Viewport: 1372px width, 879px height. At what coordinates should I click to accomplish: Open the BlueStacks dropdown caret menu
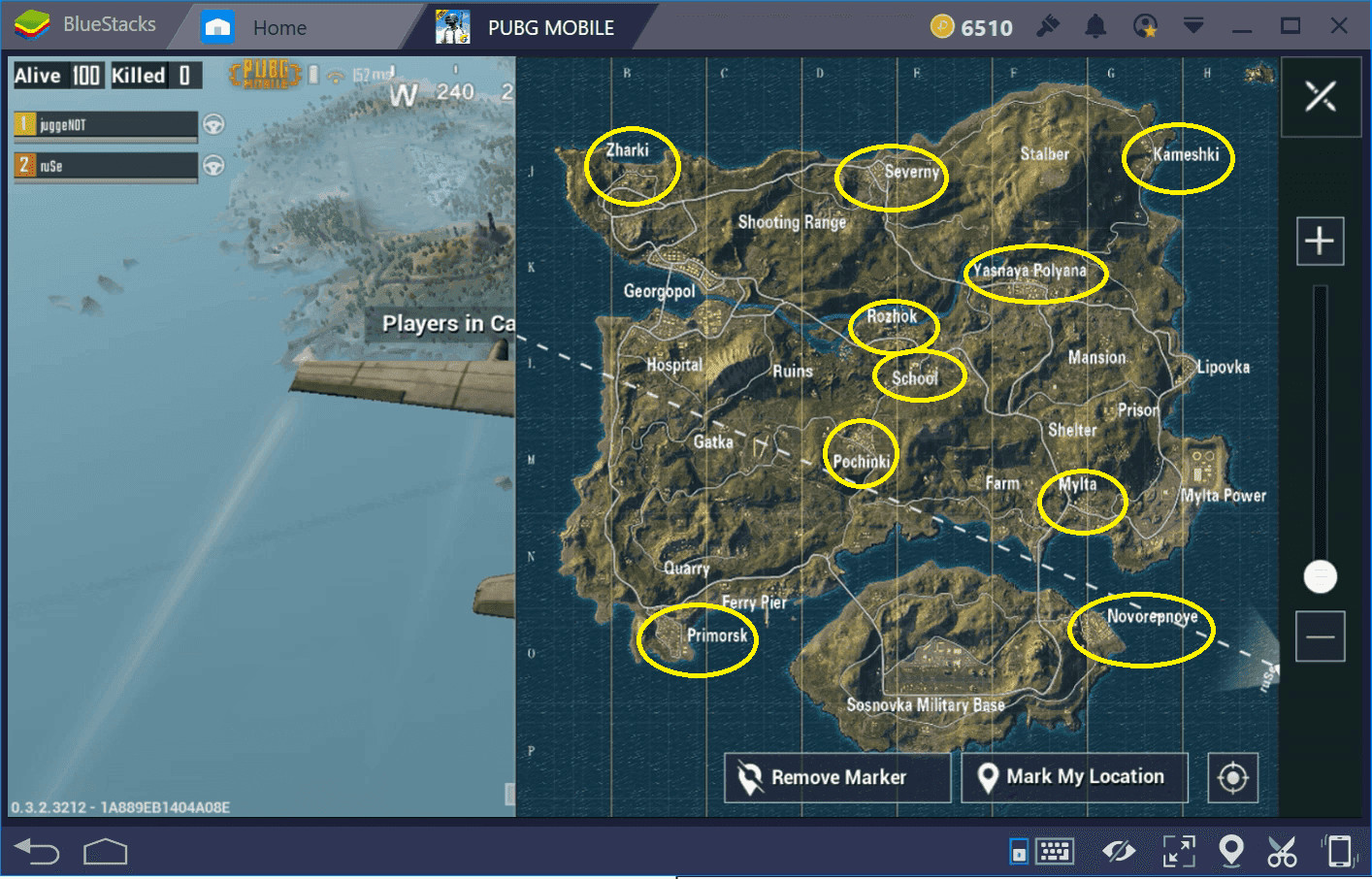(x=1193, y=26)
